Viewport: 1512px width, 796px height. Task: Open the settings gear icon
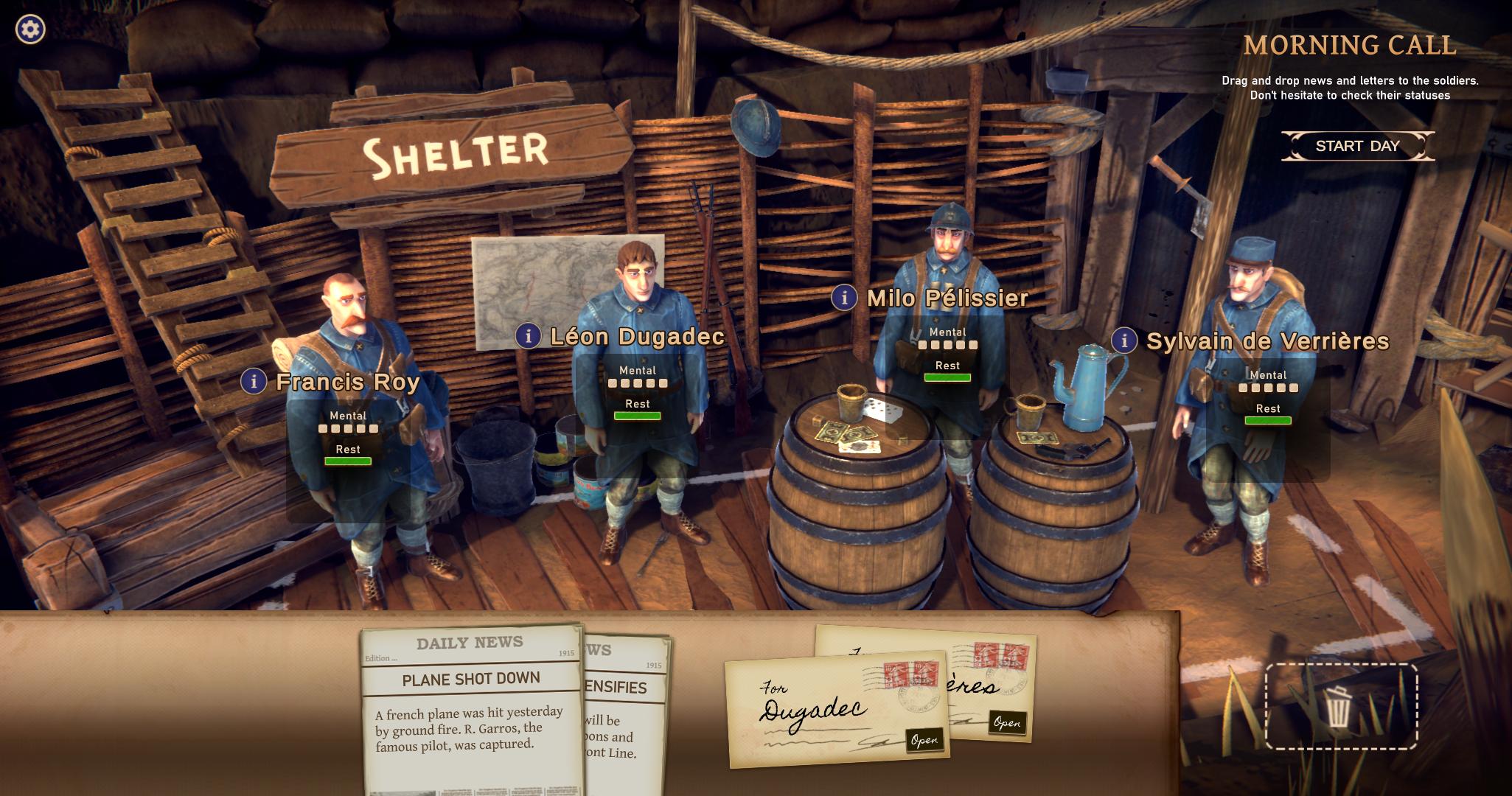30,29
